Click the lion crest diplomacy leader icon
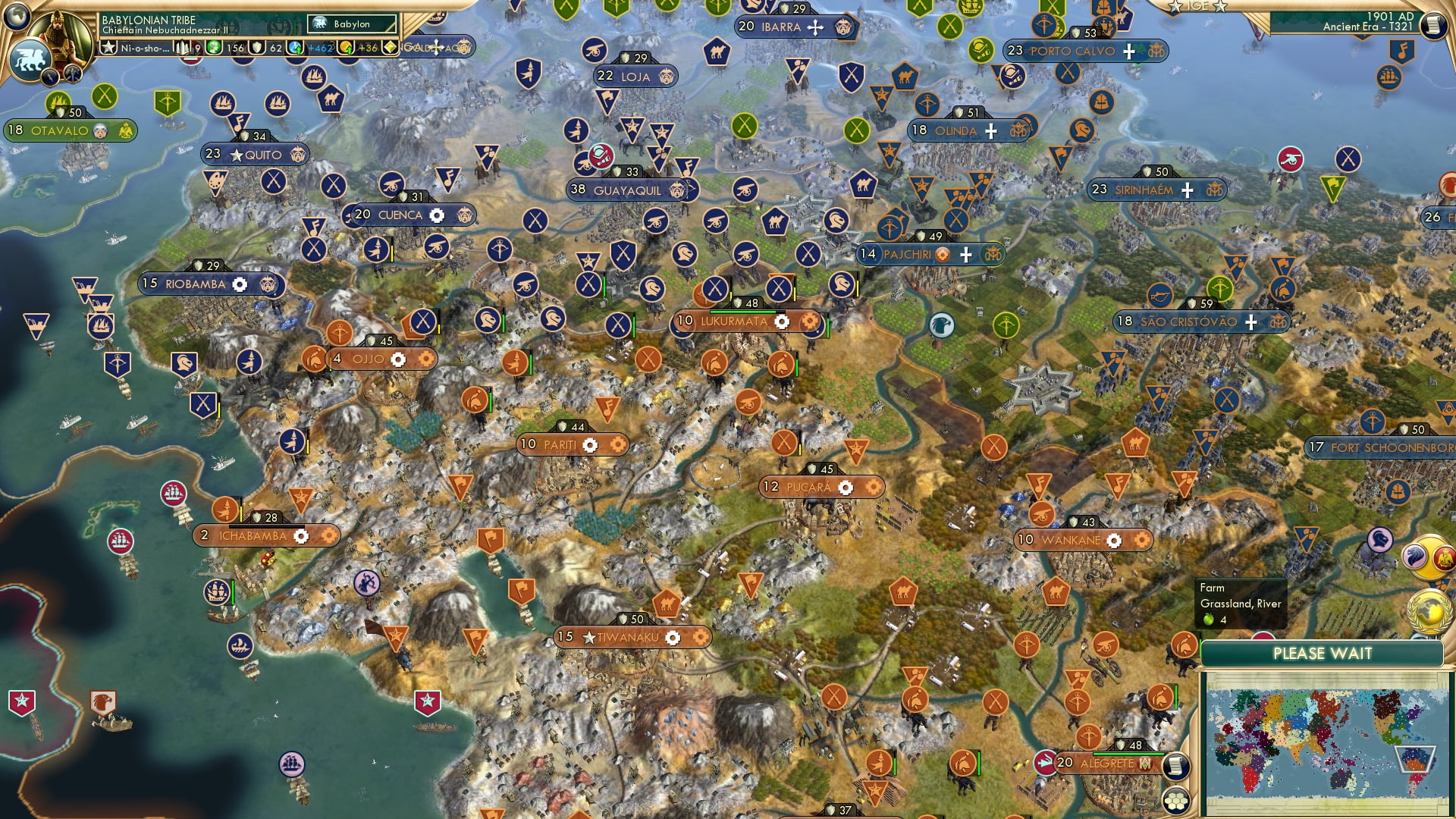 click(x=1414, y=557)
